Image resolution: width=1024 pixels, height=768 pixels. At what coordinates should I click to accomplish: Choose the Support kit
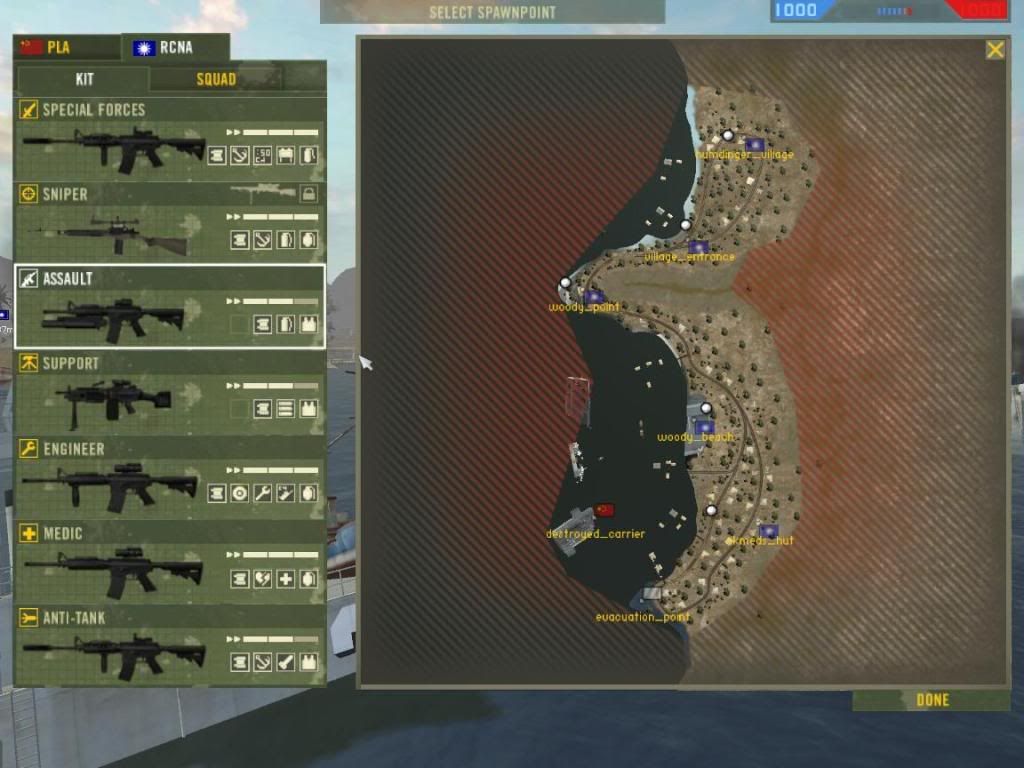[x=170, y=392]
